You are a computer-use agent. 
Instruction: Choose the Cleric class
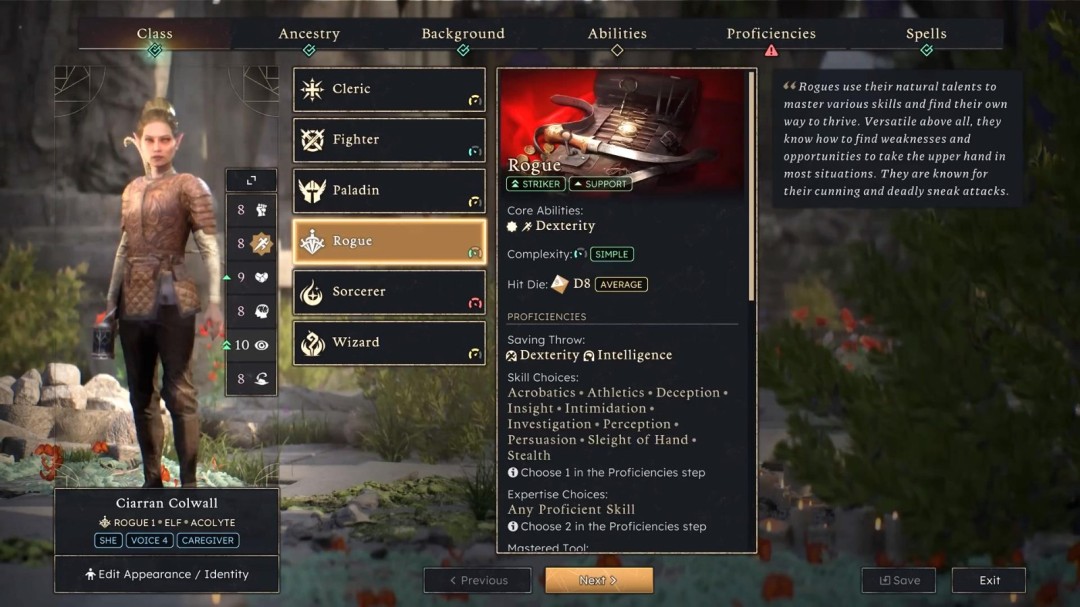coord(389,89)
